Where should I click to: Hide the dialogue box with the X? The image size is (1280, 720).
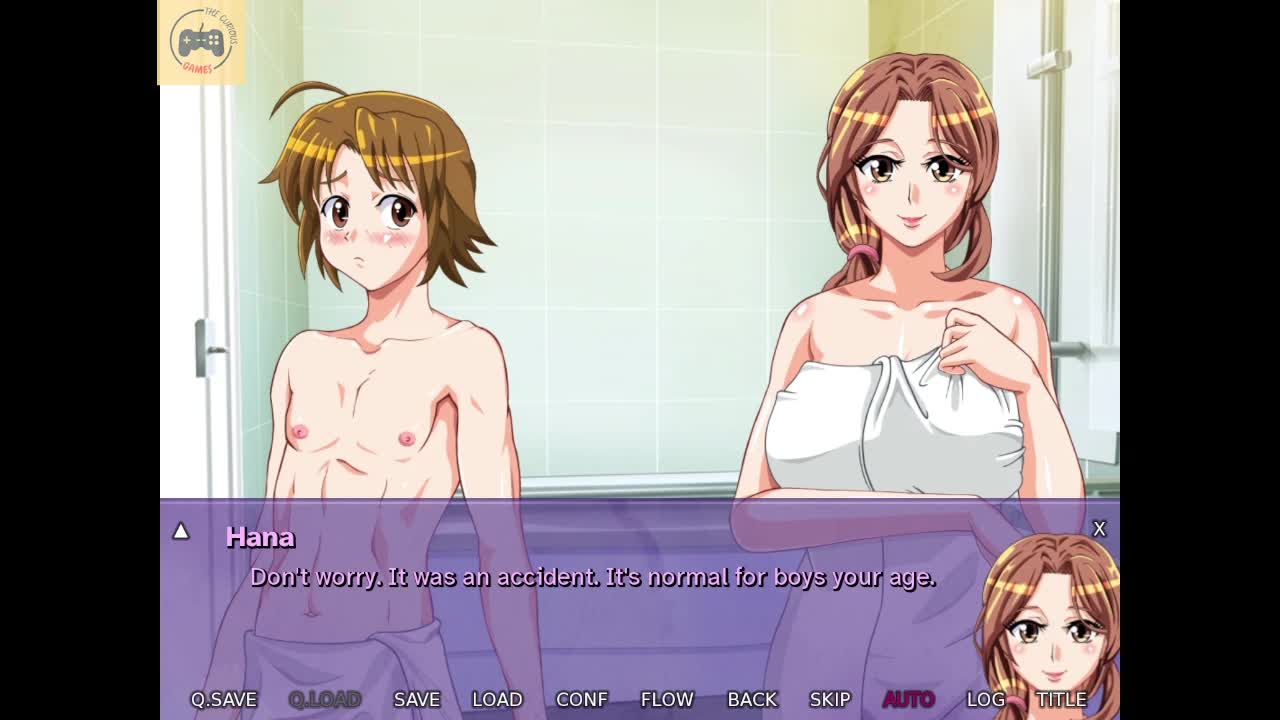point(1099,529)
